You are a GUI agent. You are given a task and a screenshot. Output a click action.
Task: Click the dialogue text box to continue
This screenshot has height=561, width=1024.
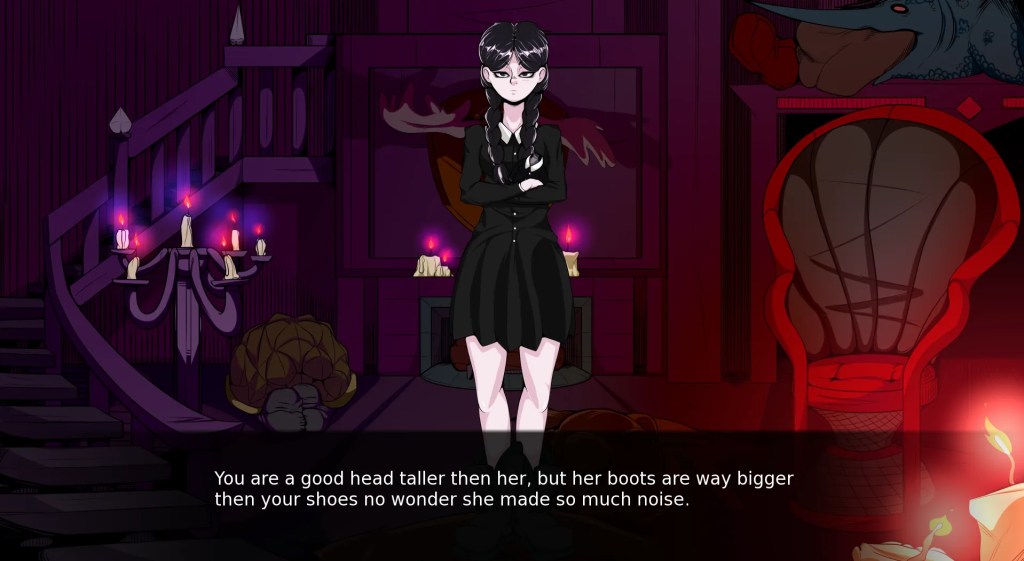tap(504, 489)
